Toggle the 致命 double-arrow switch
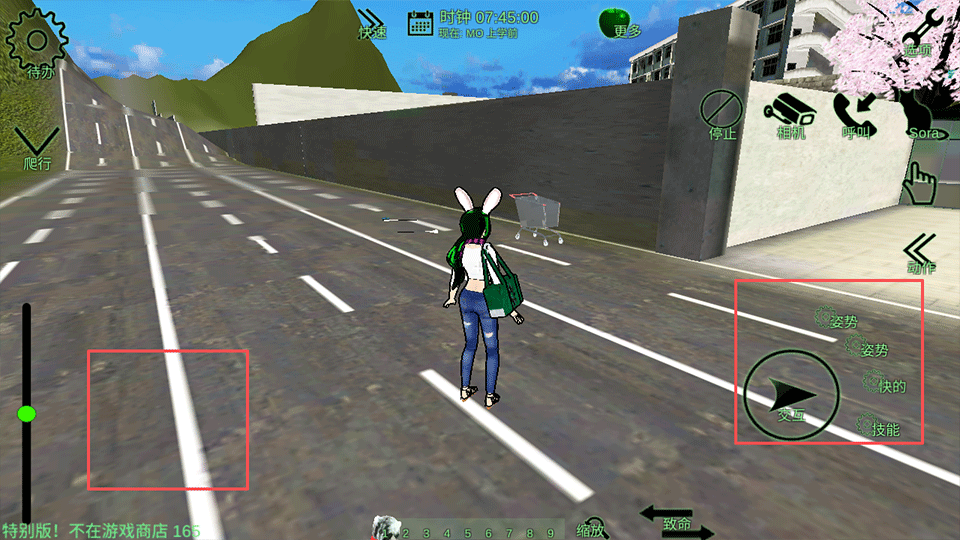Viewport: 960px width, 540px height. click(676, 523)
